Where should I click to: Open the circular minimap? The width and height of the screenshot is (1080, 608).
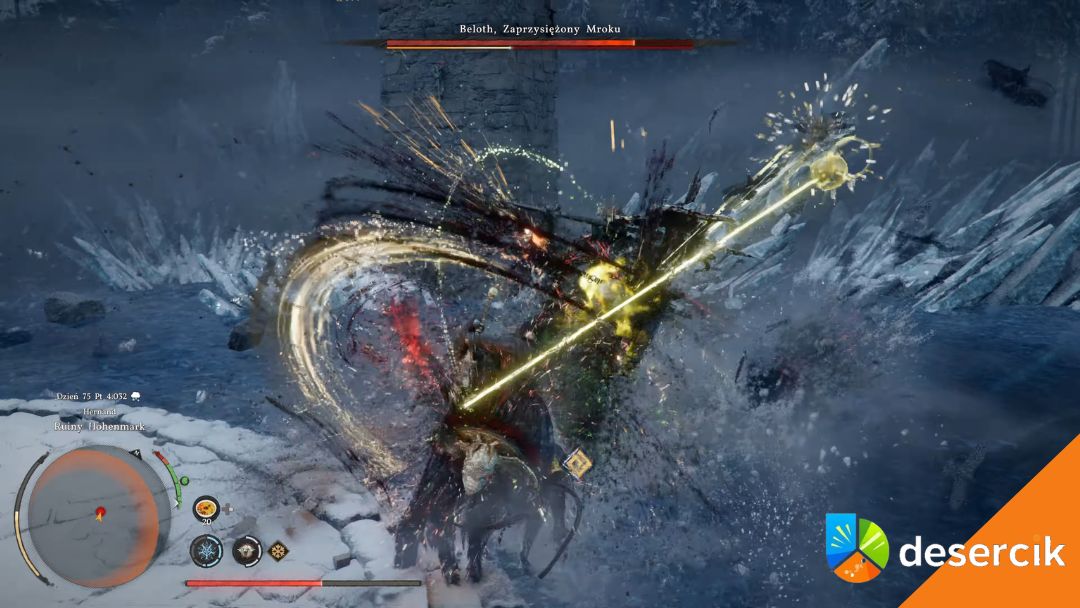tap(92, 515)
